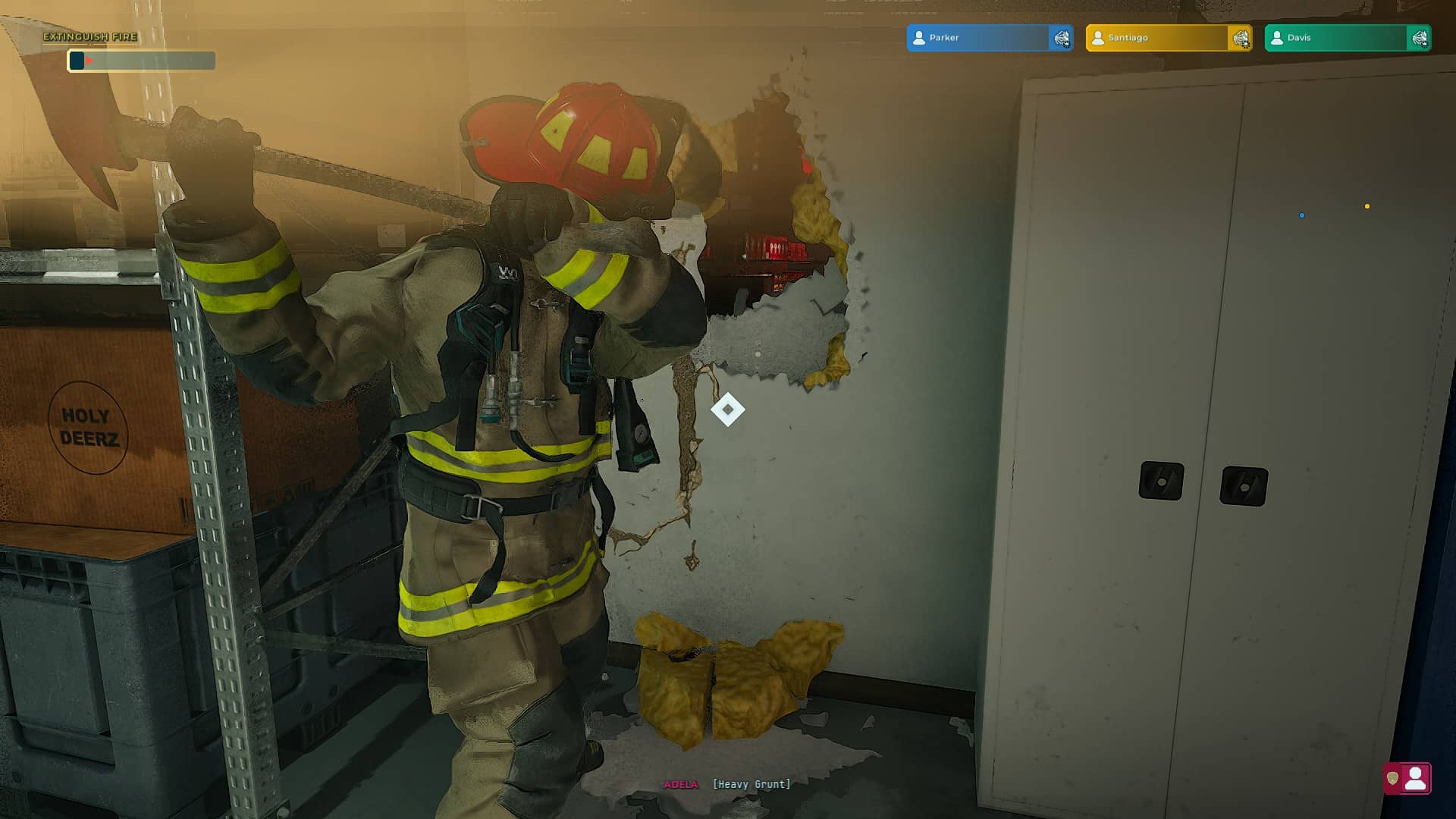The width and height of the screenshot is (1456, 819).
Task: Select teammate Davis's green panel
Action: [x=1335, y=38]
